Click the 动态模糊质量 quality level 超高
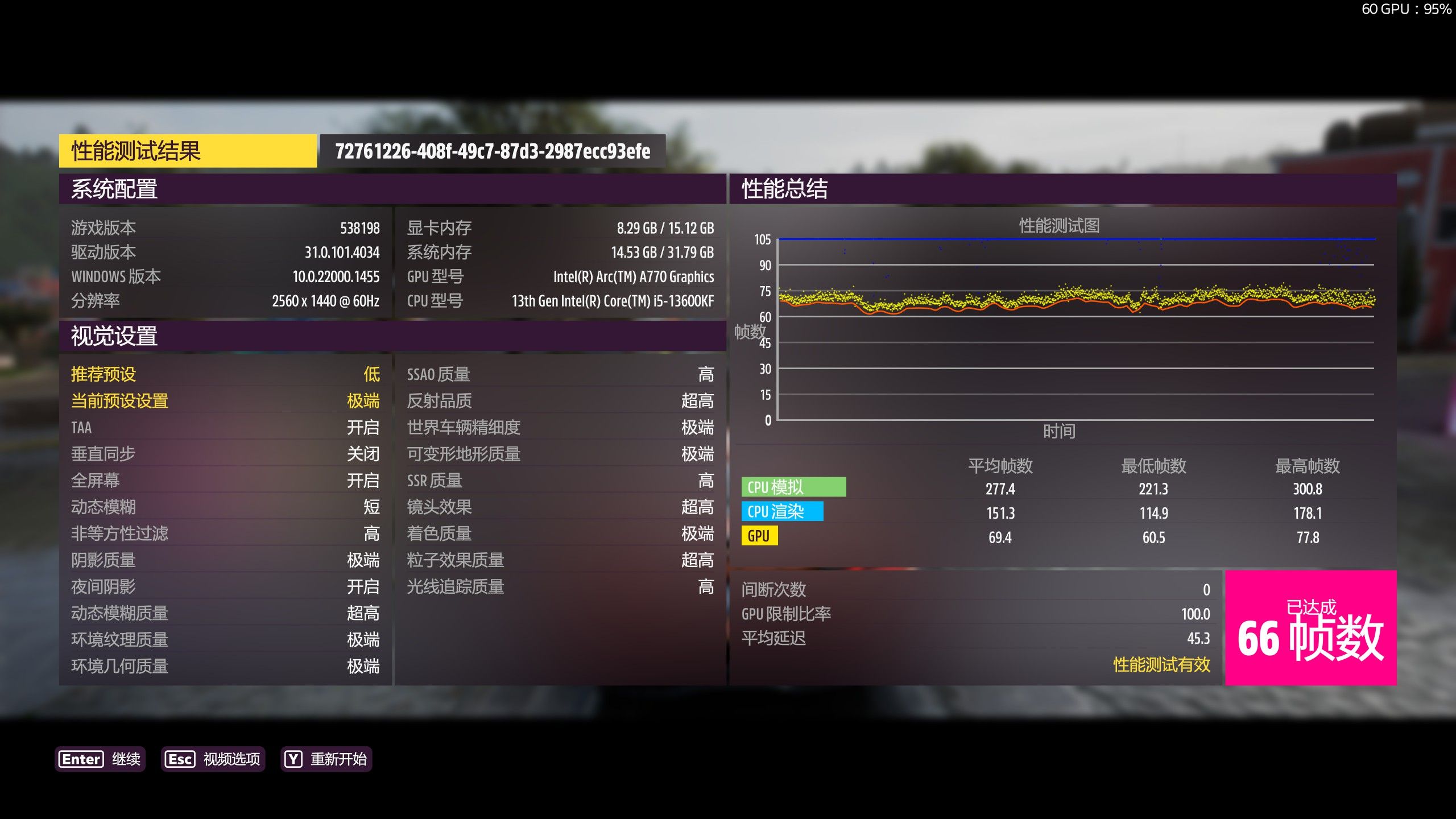Screen dimensions: 1456x819 click(364, 613)
